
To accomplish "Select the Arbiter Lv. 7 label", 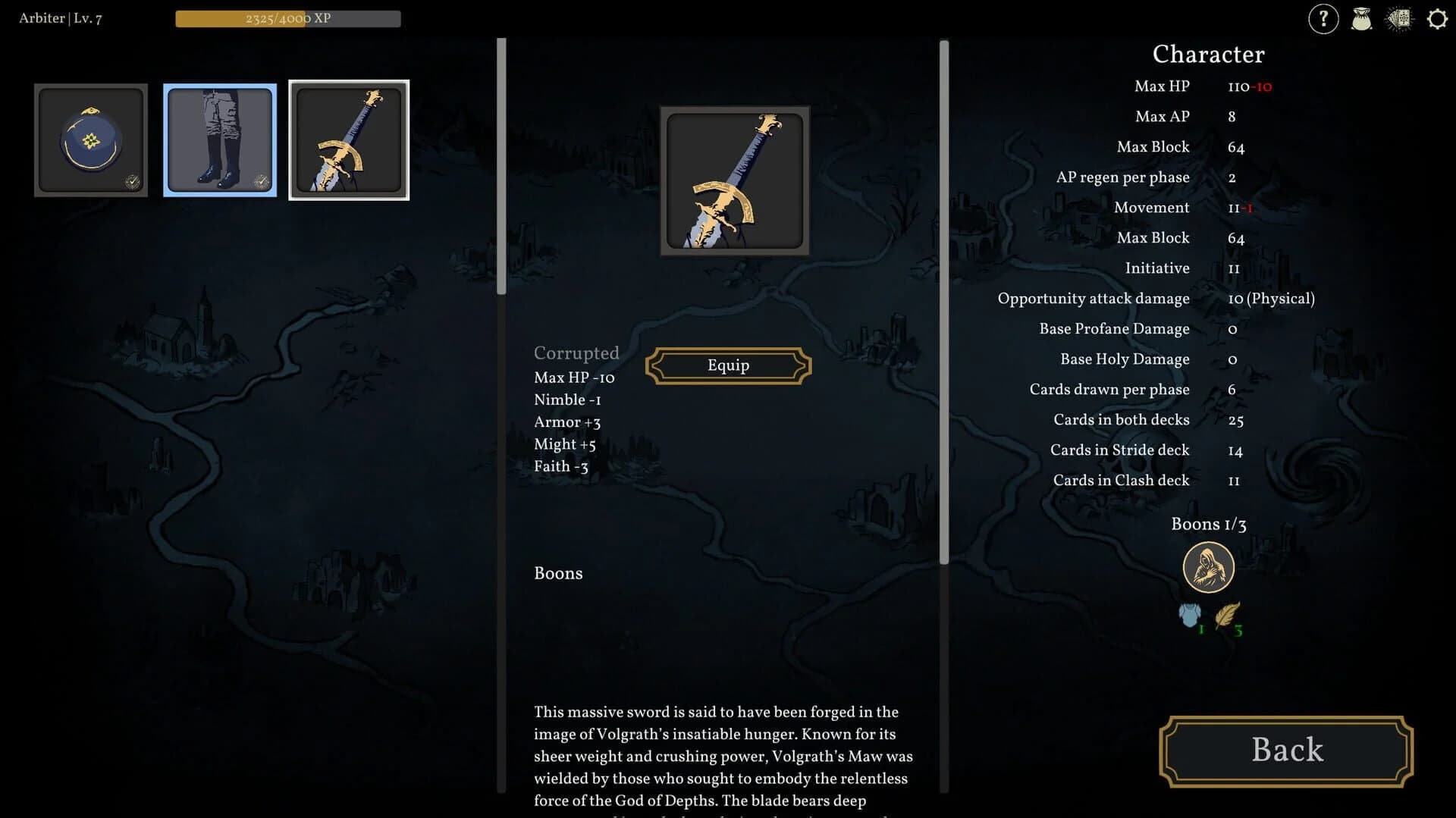I will pos(61,17).
